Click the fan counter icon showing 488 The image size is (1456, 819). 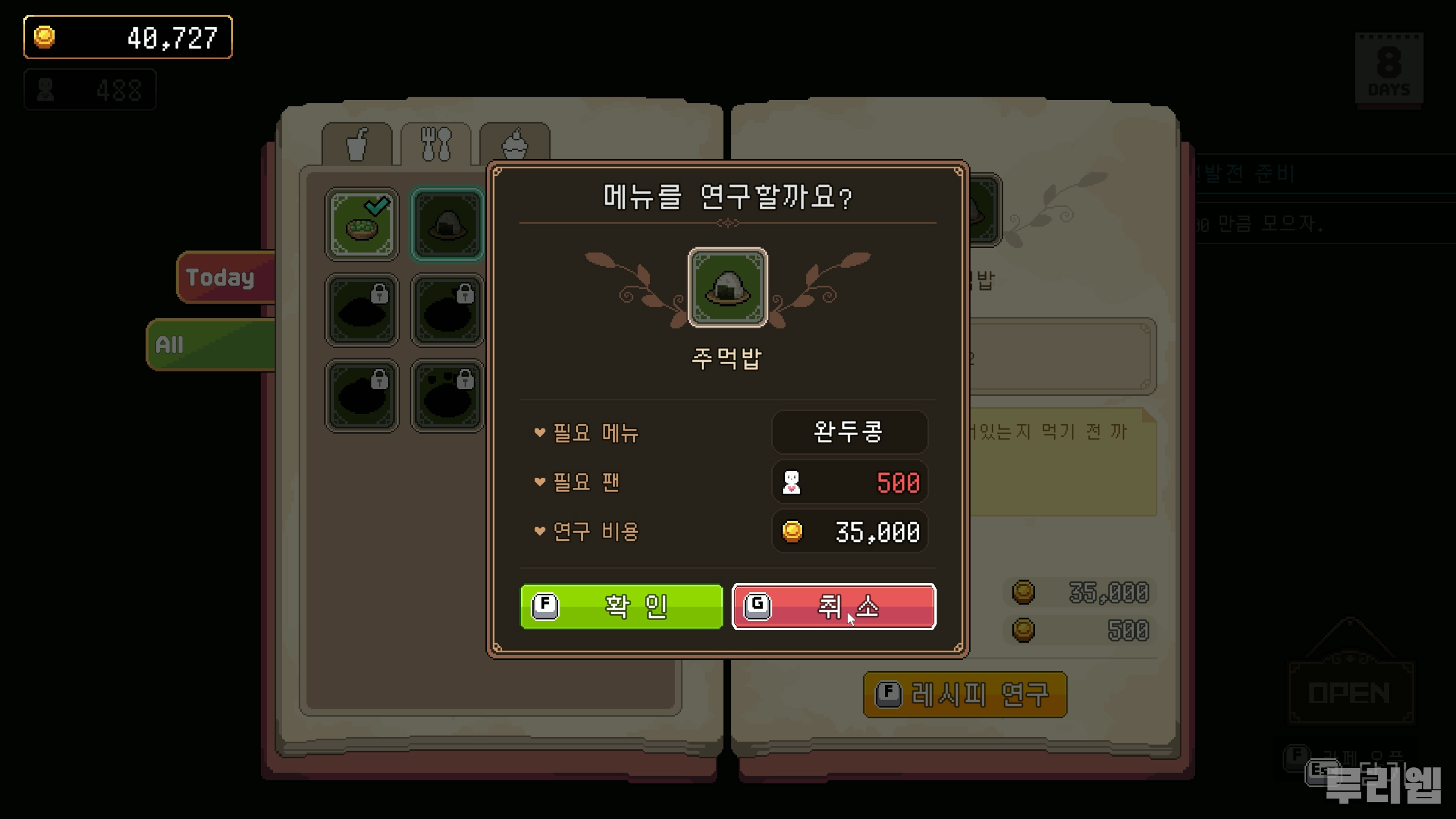(x=44, y=88)
